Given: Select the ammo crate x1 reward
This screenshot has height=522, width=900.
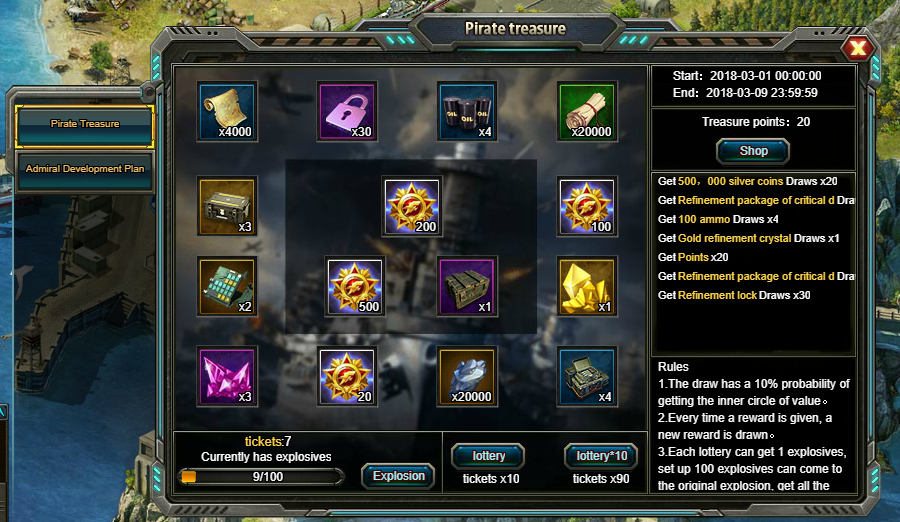Looking at the screenshot, I should click(467, 287).
